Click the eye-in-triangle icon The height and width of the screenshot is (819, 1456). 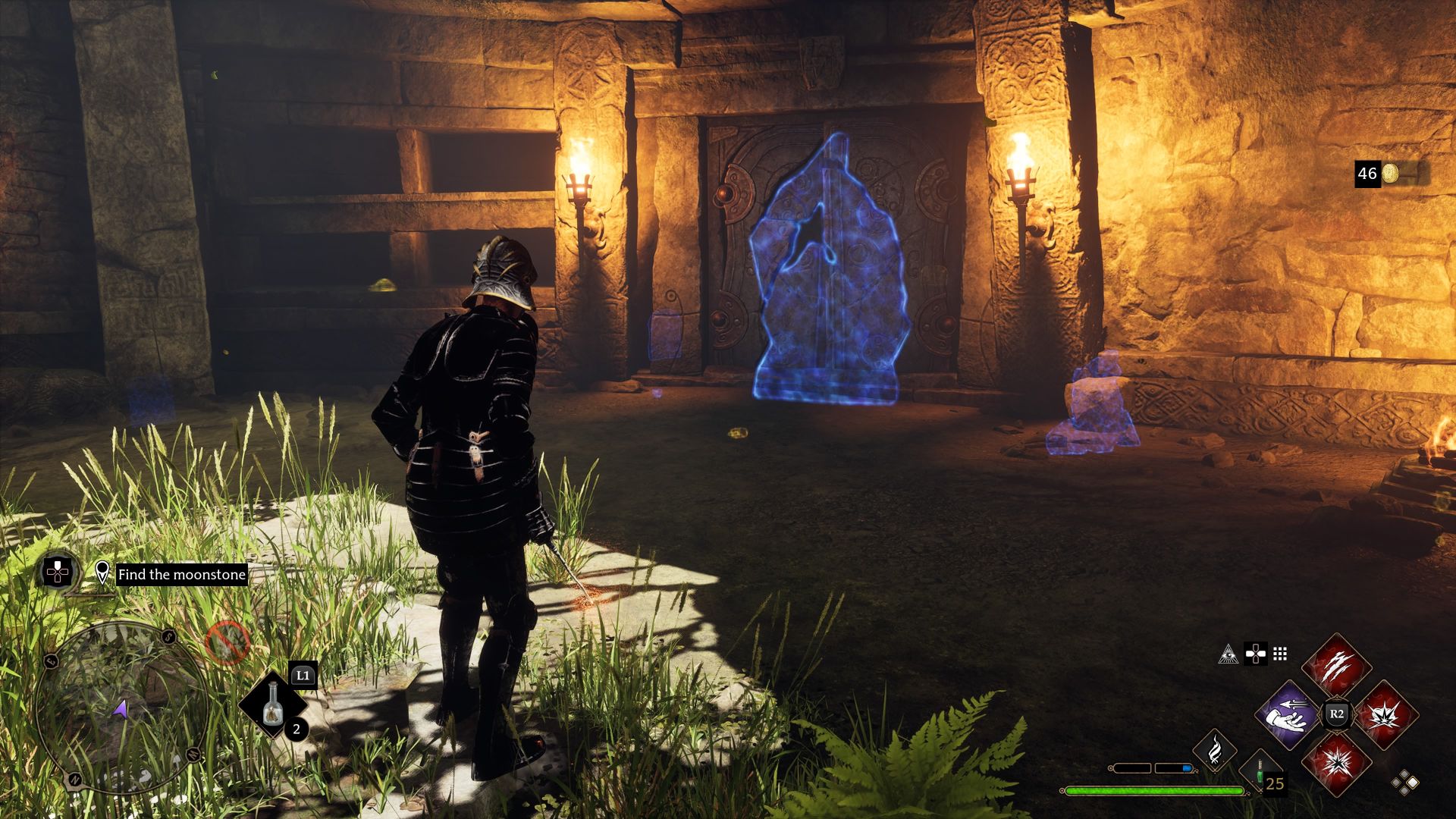[1228, 654]
